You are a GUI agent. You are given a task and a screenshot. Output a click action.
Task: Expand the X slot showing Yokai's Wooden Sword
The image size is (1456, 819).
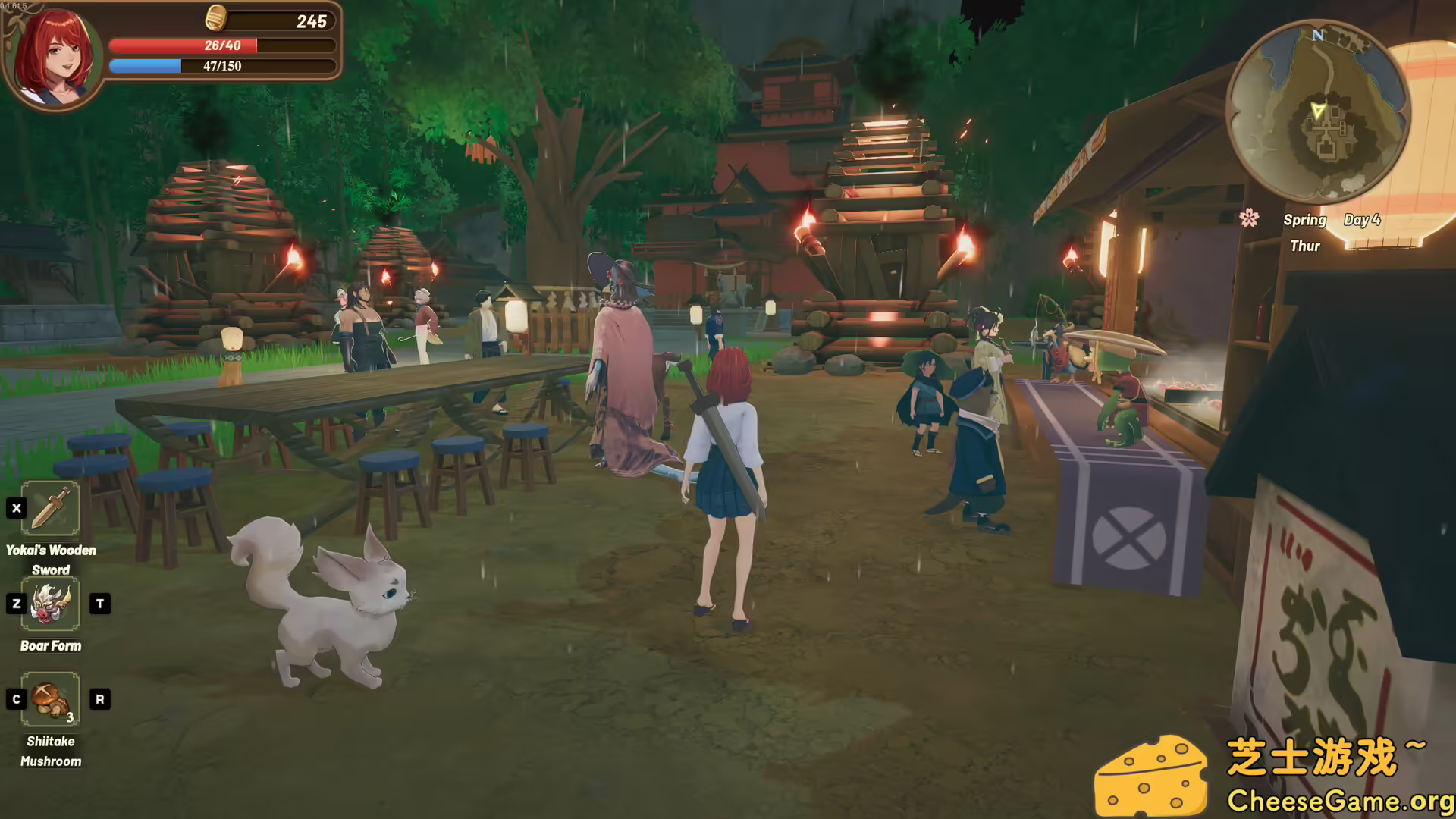pyautogui.click(x=17, y=509)
